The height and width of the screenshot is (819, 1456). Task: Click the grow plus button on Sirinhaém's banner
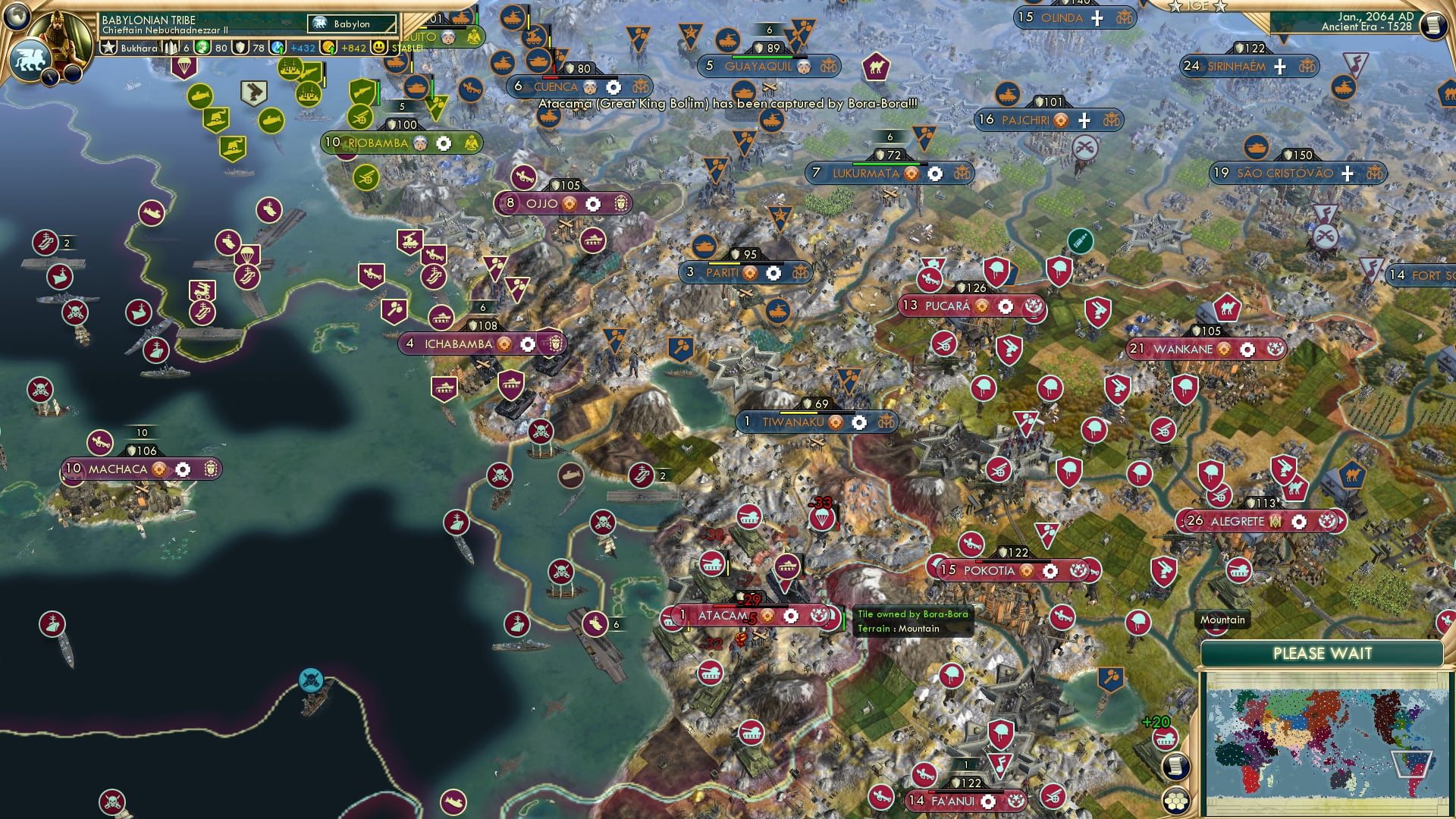pyautogui.click(x=1280, y=66)
